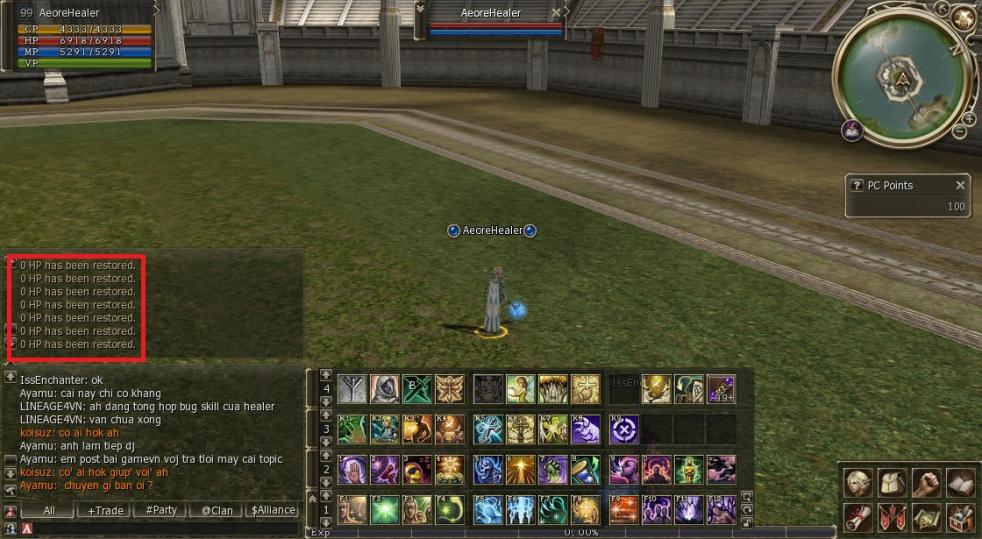Activate the hooded figure skill icon

click(x=385, y=388)
